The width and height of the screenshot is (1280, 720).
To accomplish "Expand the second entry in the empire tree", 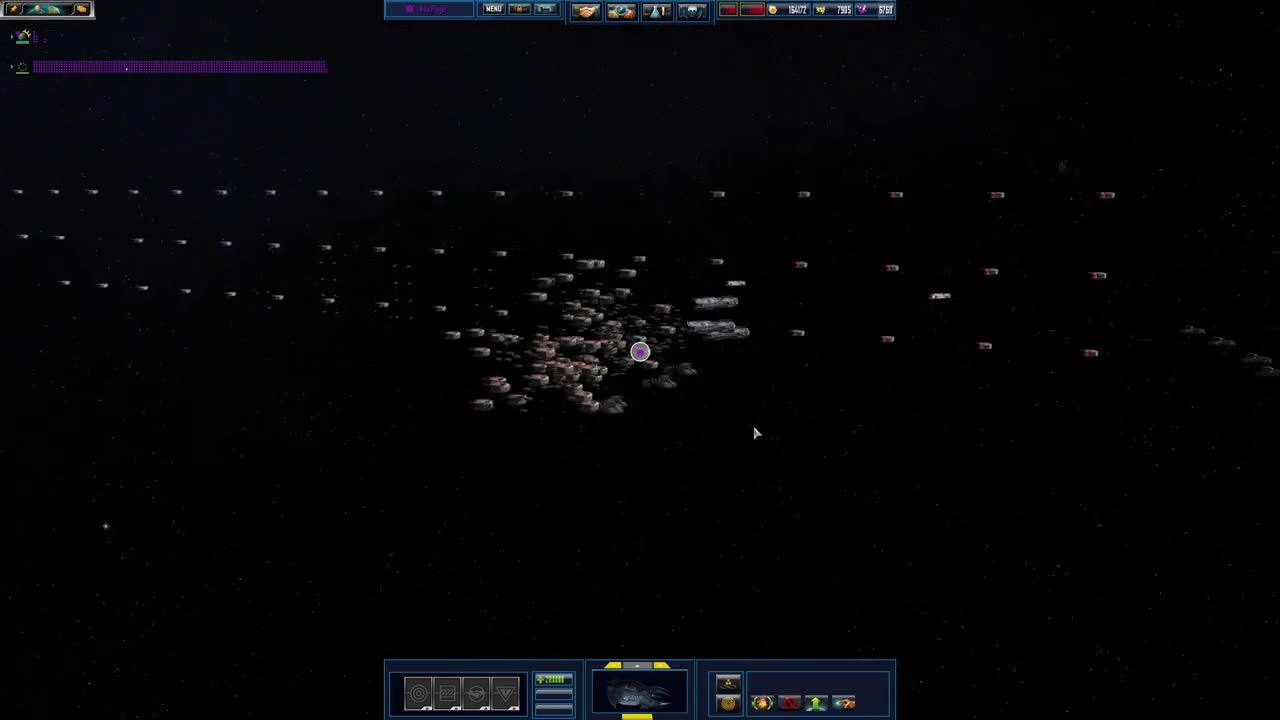I will click(x=11, y=66).
